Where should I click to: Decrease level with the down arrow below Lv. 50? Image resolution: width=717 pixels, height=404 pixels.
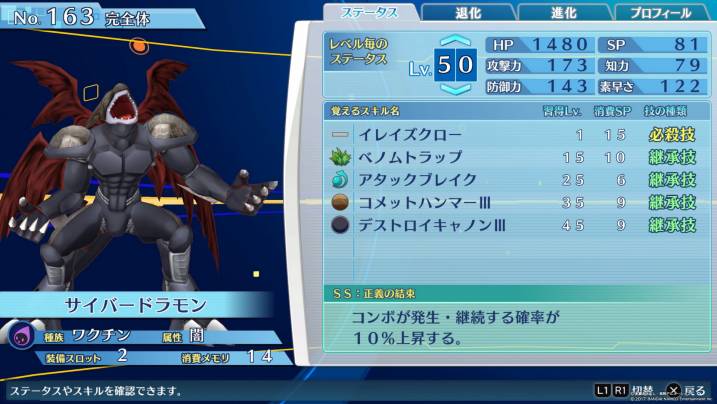pyautogui.click(x=455, y=89)
